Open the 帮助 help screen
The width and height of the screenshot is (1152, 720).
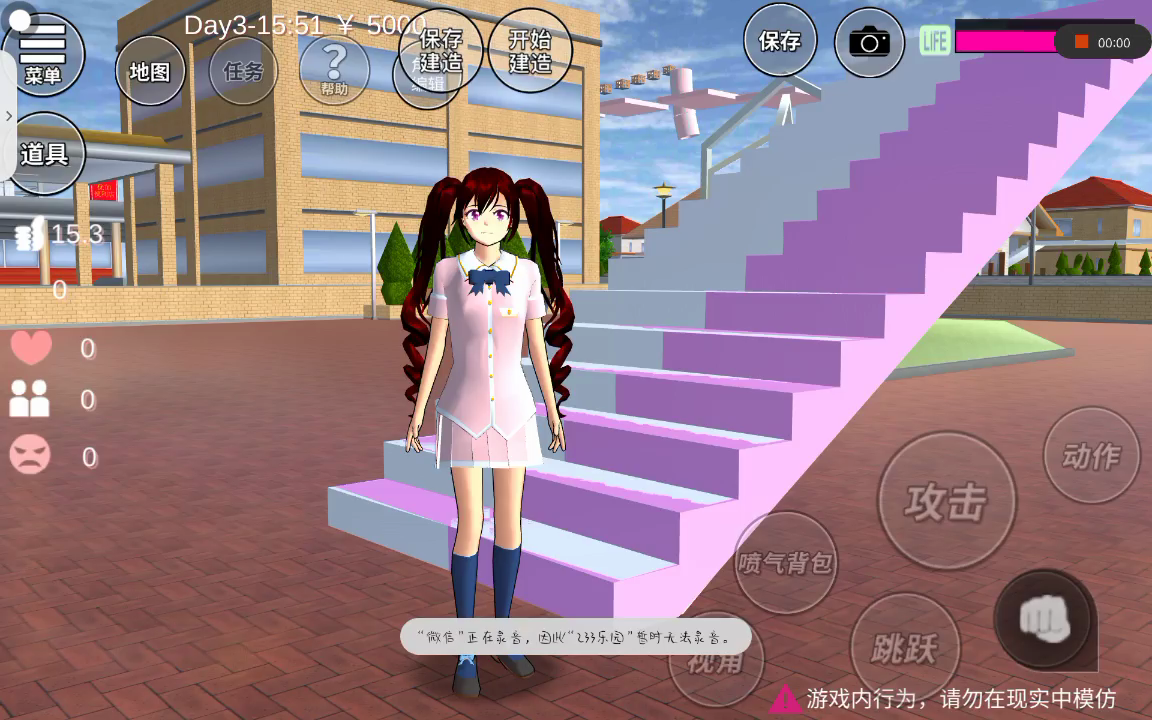[334, 69]
